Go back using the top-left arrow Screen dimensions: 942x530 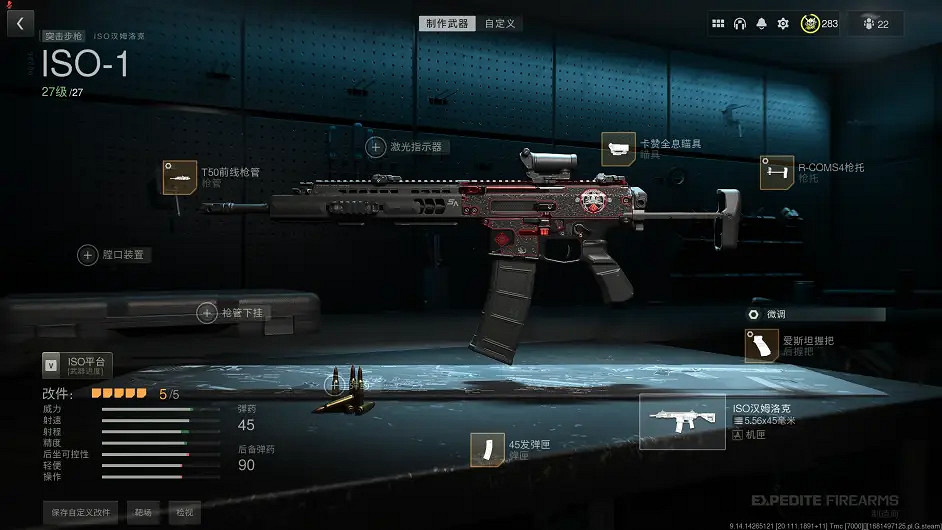coord(20,23)
